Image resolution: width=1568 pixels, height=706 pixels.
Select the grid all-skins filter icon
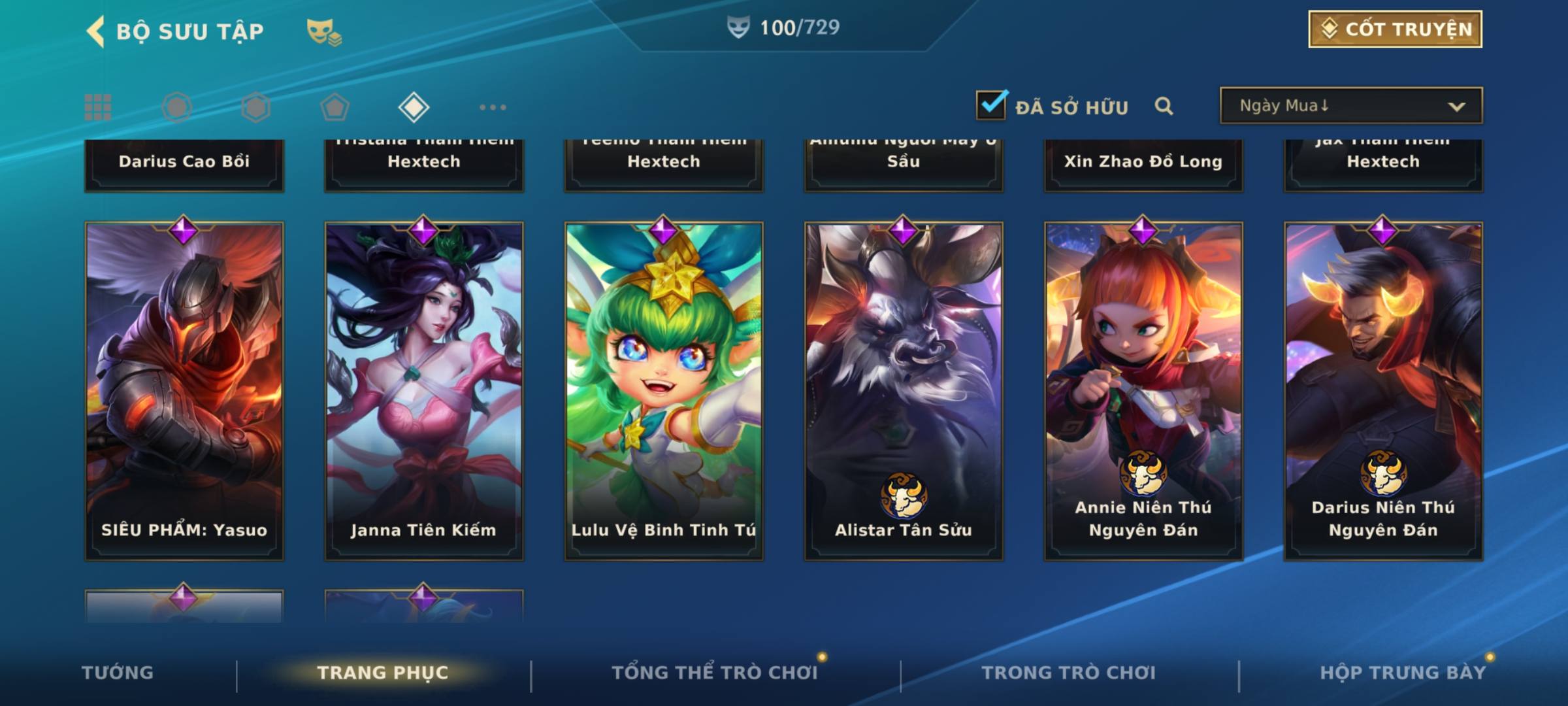(x=98, y=107)
